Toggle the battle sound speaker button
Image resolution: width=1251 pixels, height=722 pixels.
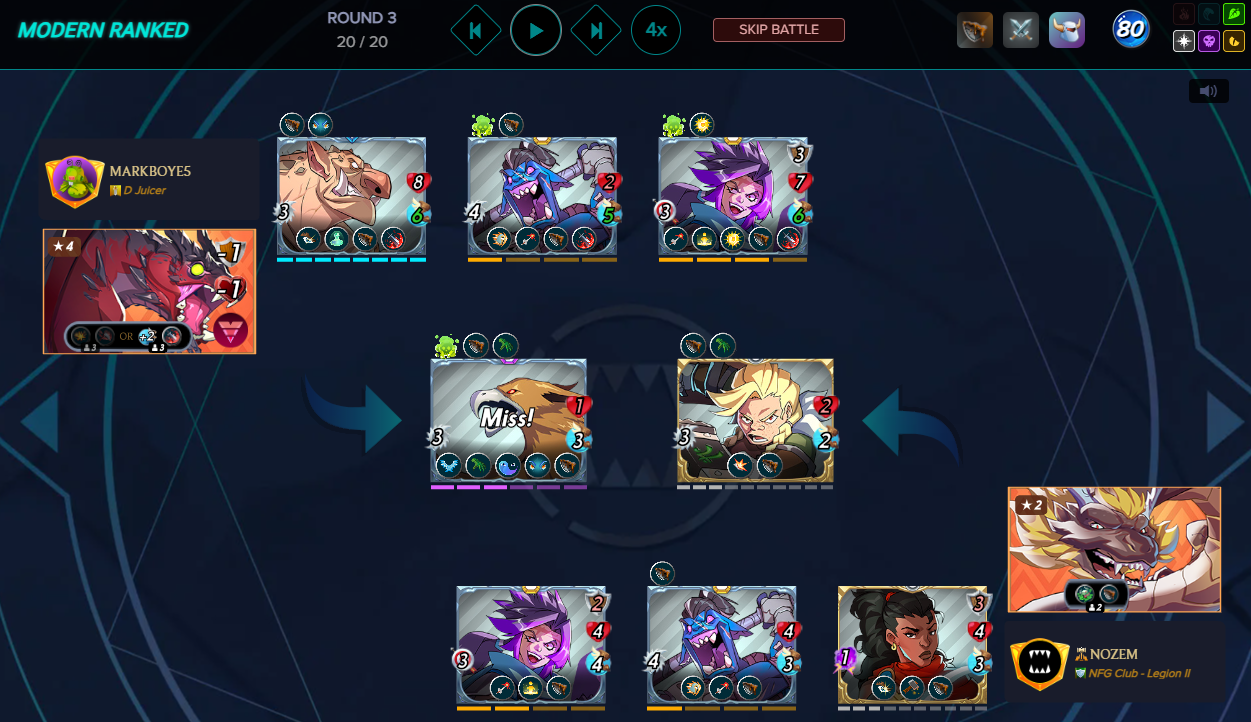(x=1208, y=91)
